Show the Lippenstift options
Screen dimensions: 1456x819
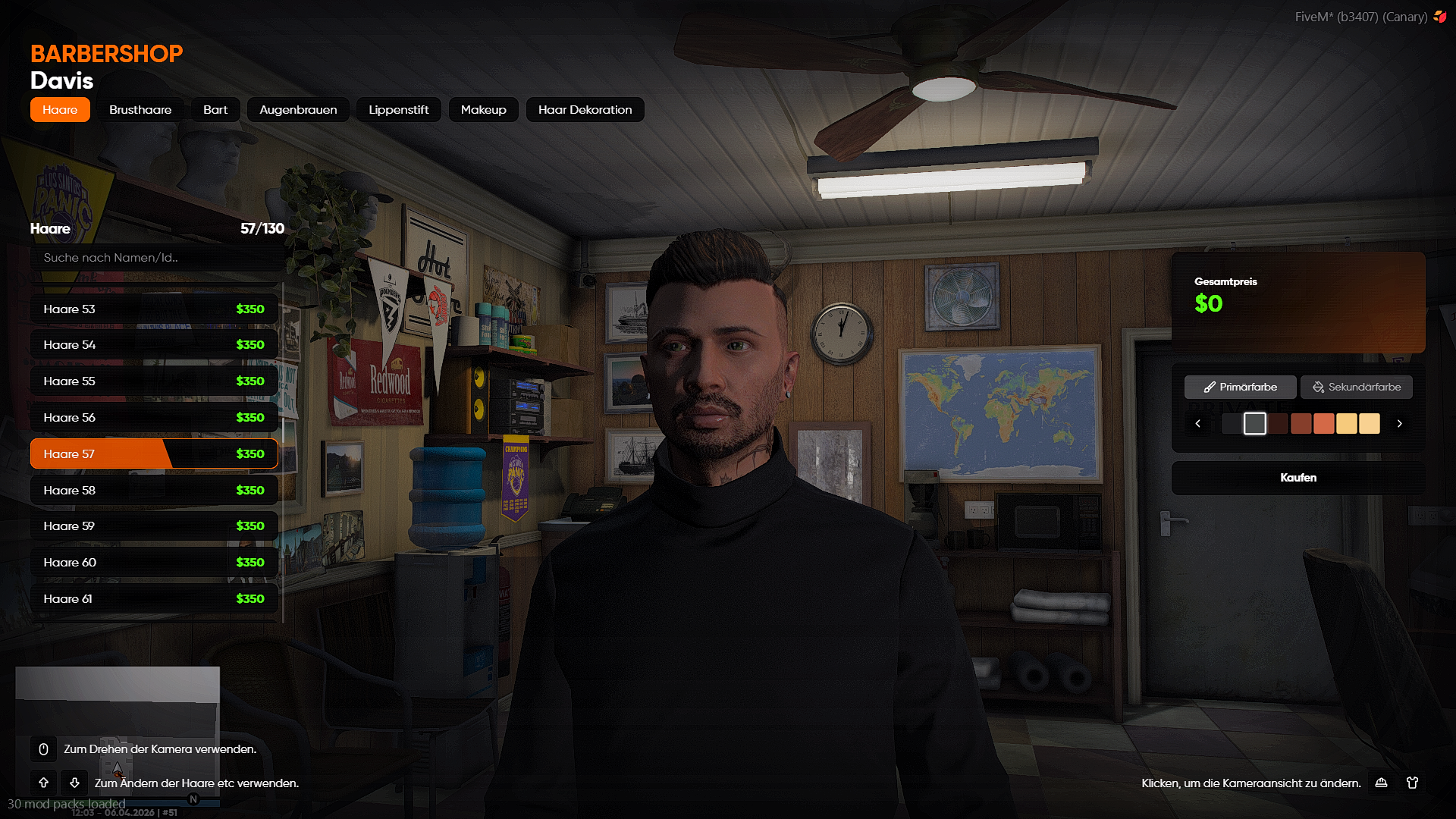pyautogui.click(x=398, y=110)
